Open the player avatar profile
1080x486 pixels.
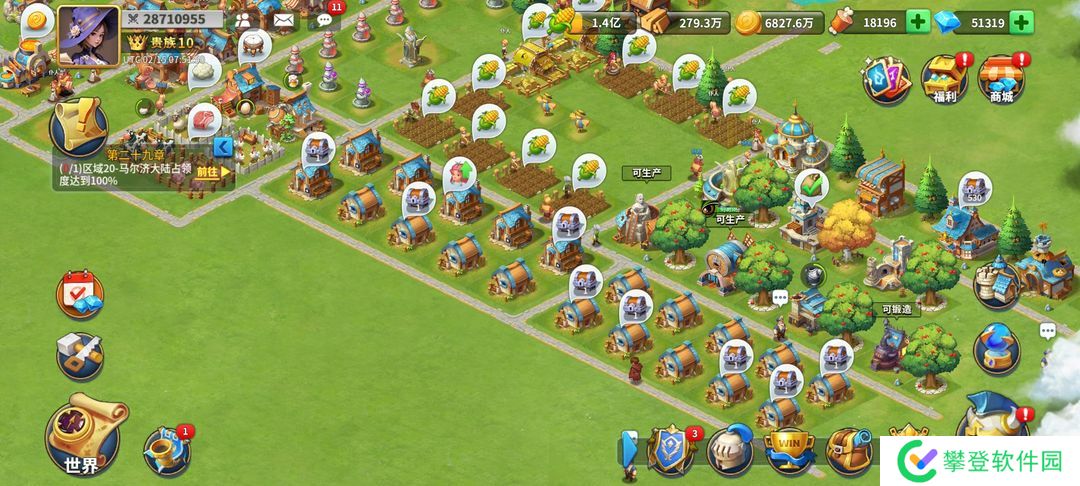(87, 36)
